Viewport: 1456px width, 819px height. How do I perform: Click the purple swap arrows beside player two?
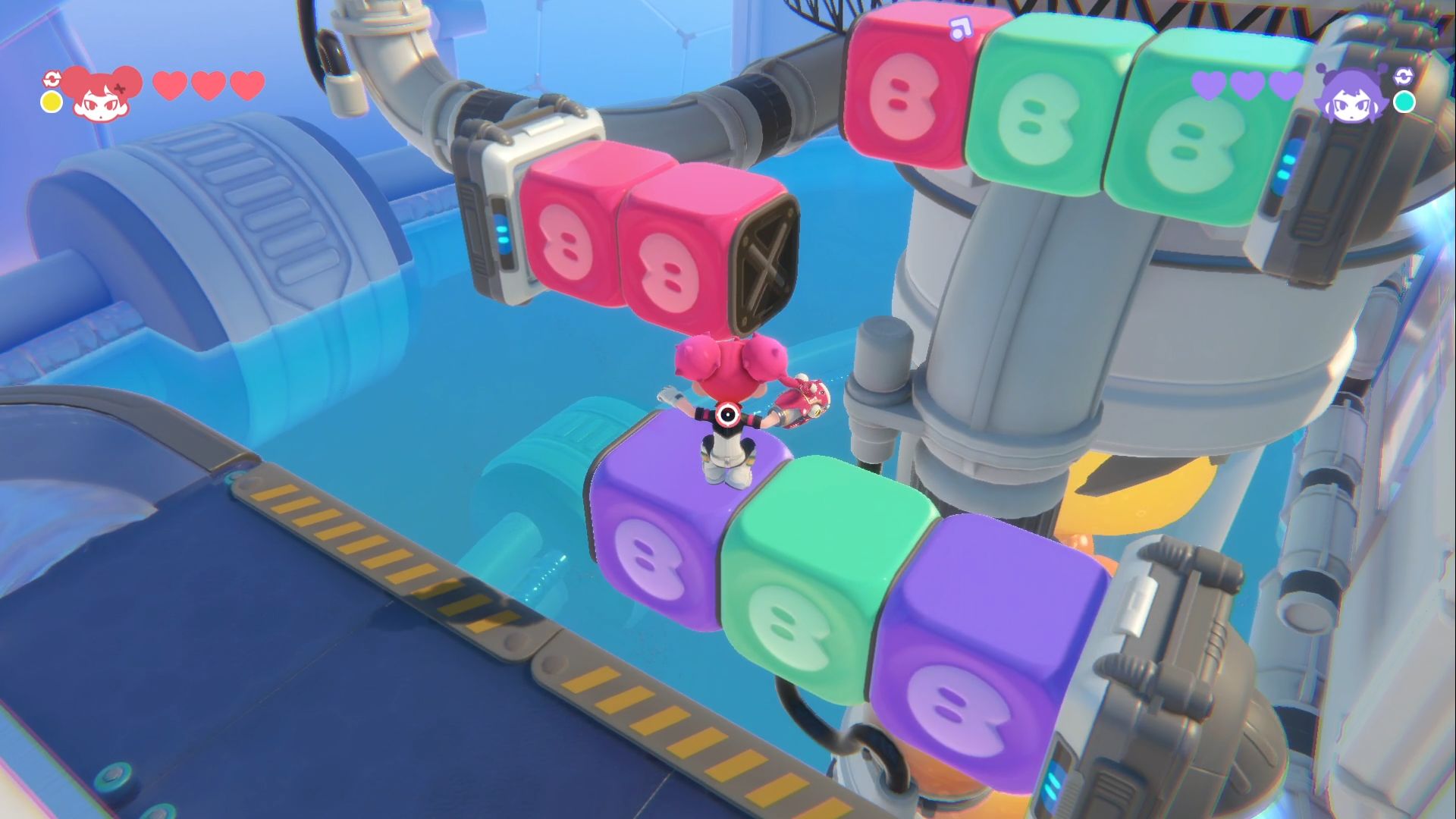coord(1404,76)
